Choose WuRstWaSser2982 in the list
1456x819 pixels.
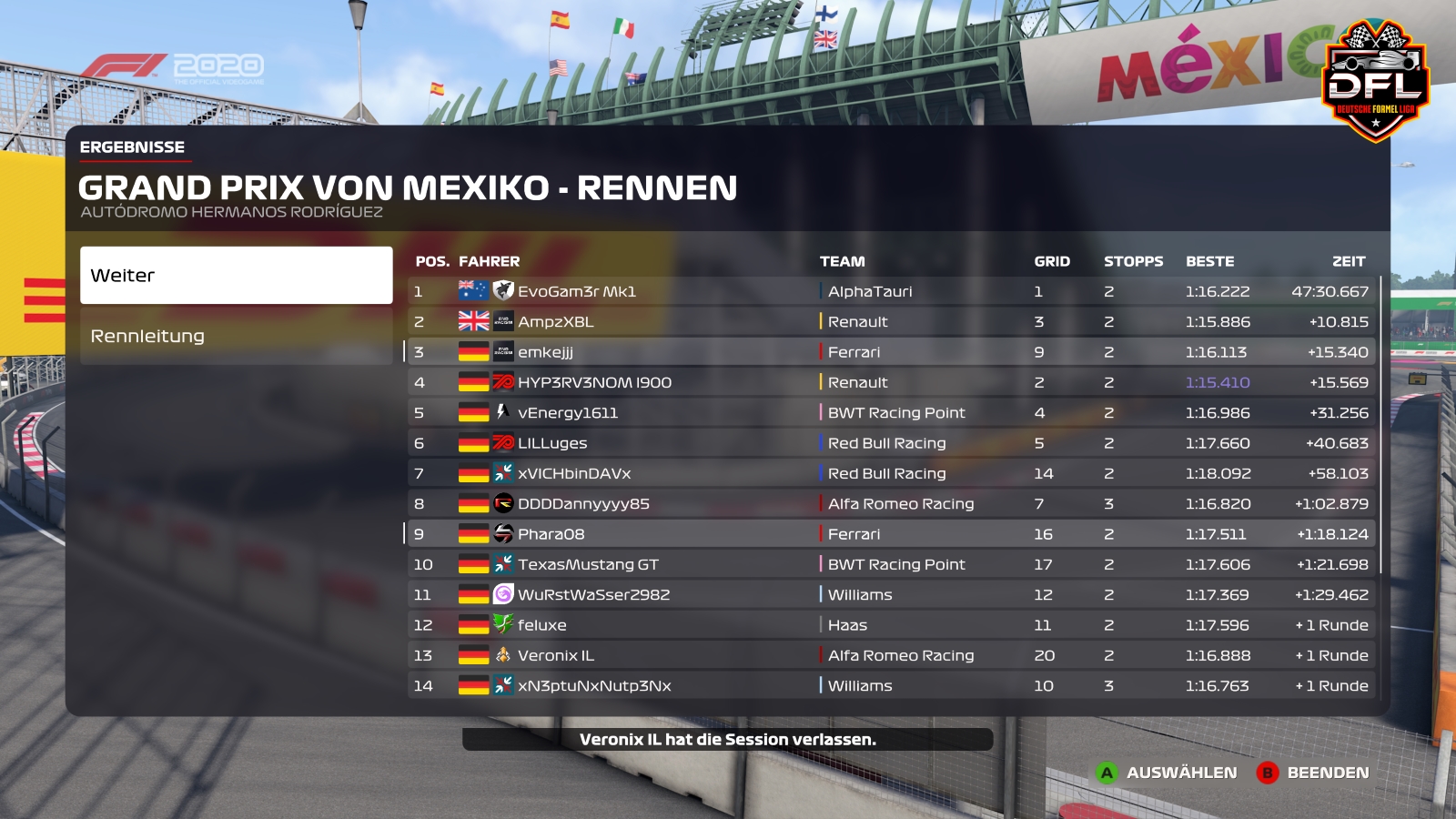click(593, 594)
